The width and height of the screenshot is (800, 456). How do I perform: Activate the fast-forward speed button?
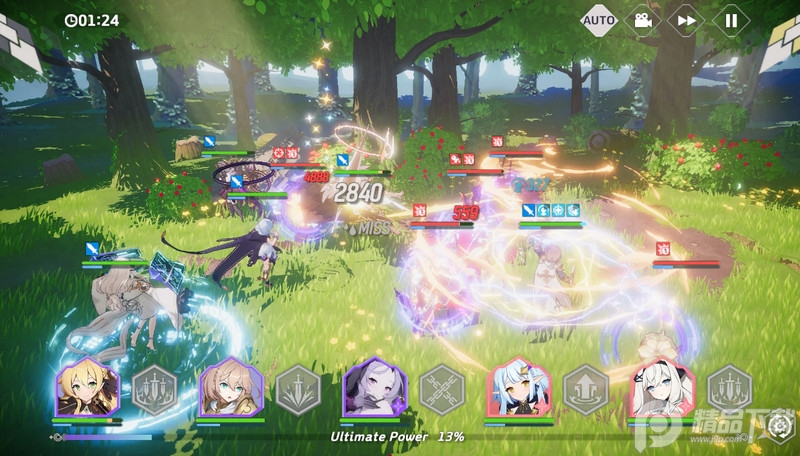687,20
